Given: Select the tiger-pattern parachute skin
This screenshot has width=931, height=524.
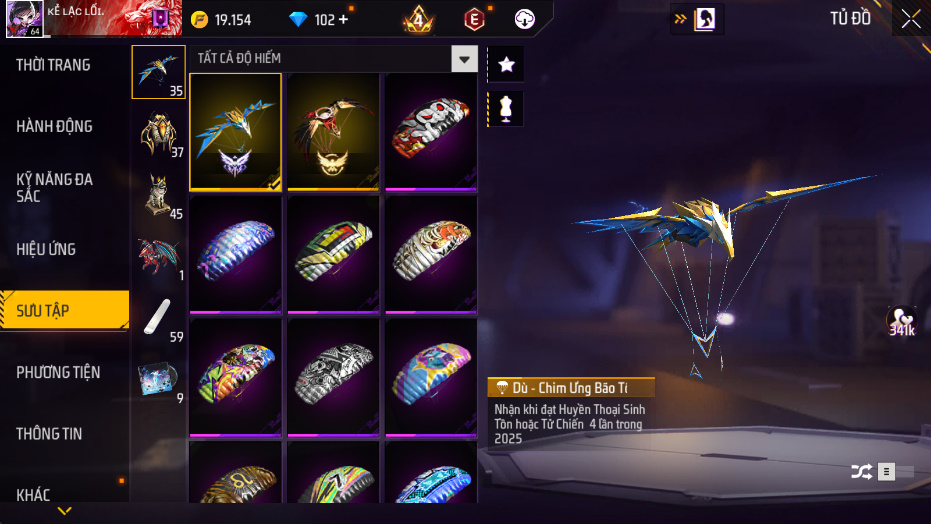Looking at the screenshot, I should click(431, 254).
